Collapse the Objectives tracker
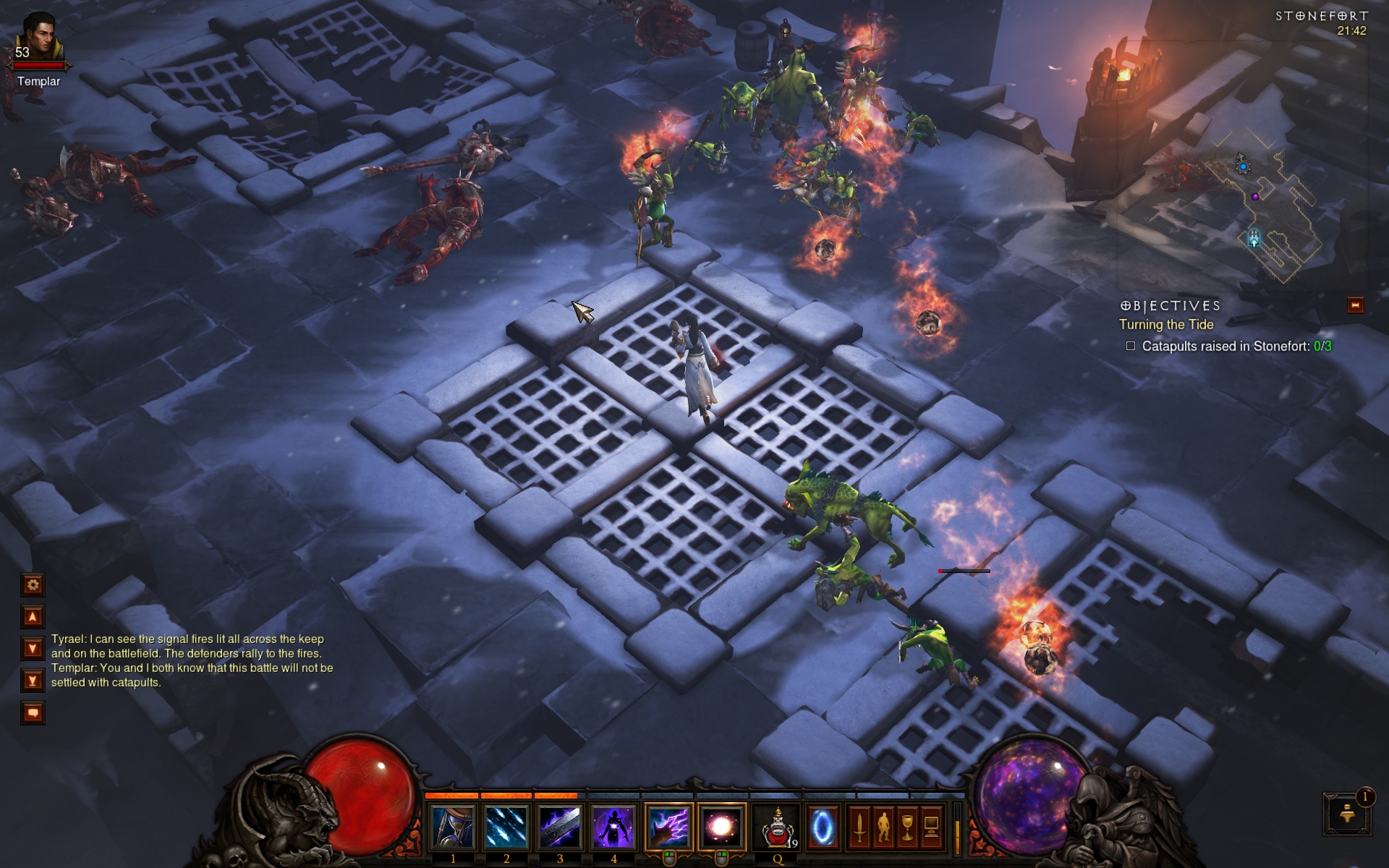 tap(1355, 305)
